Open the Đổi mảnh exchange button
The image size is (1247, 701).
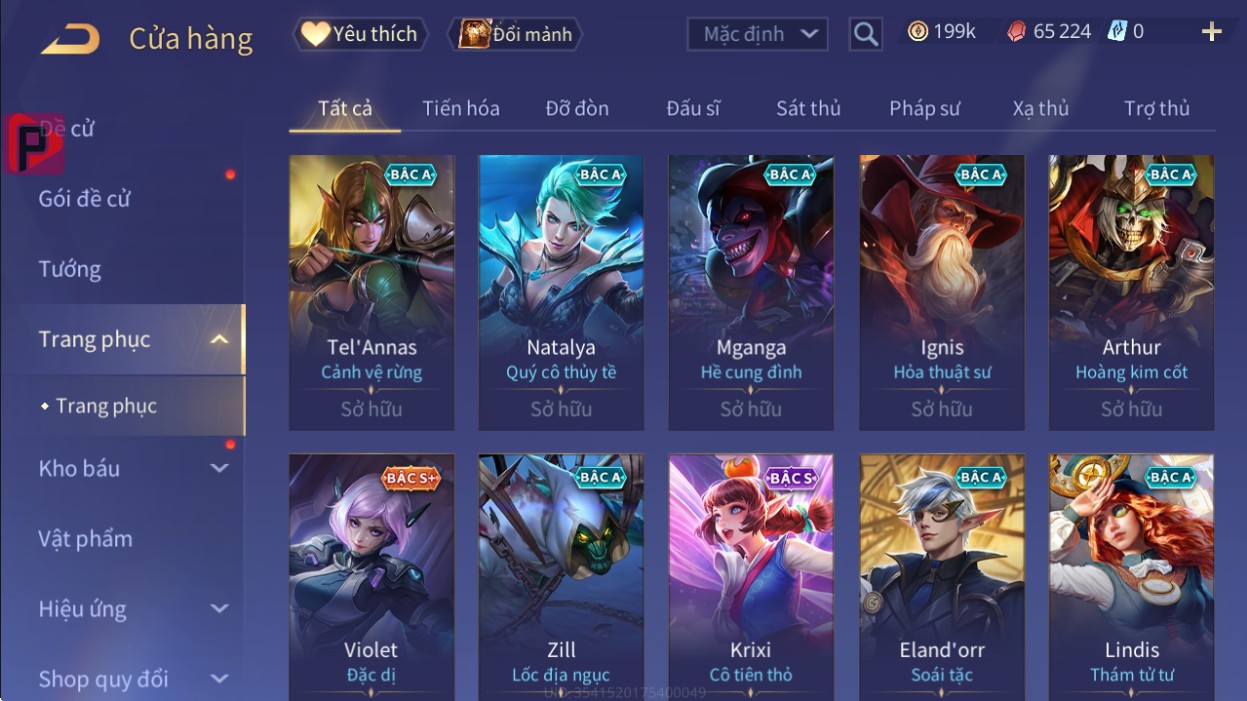tap(516, 34)
